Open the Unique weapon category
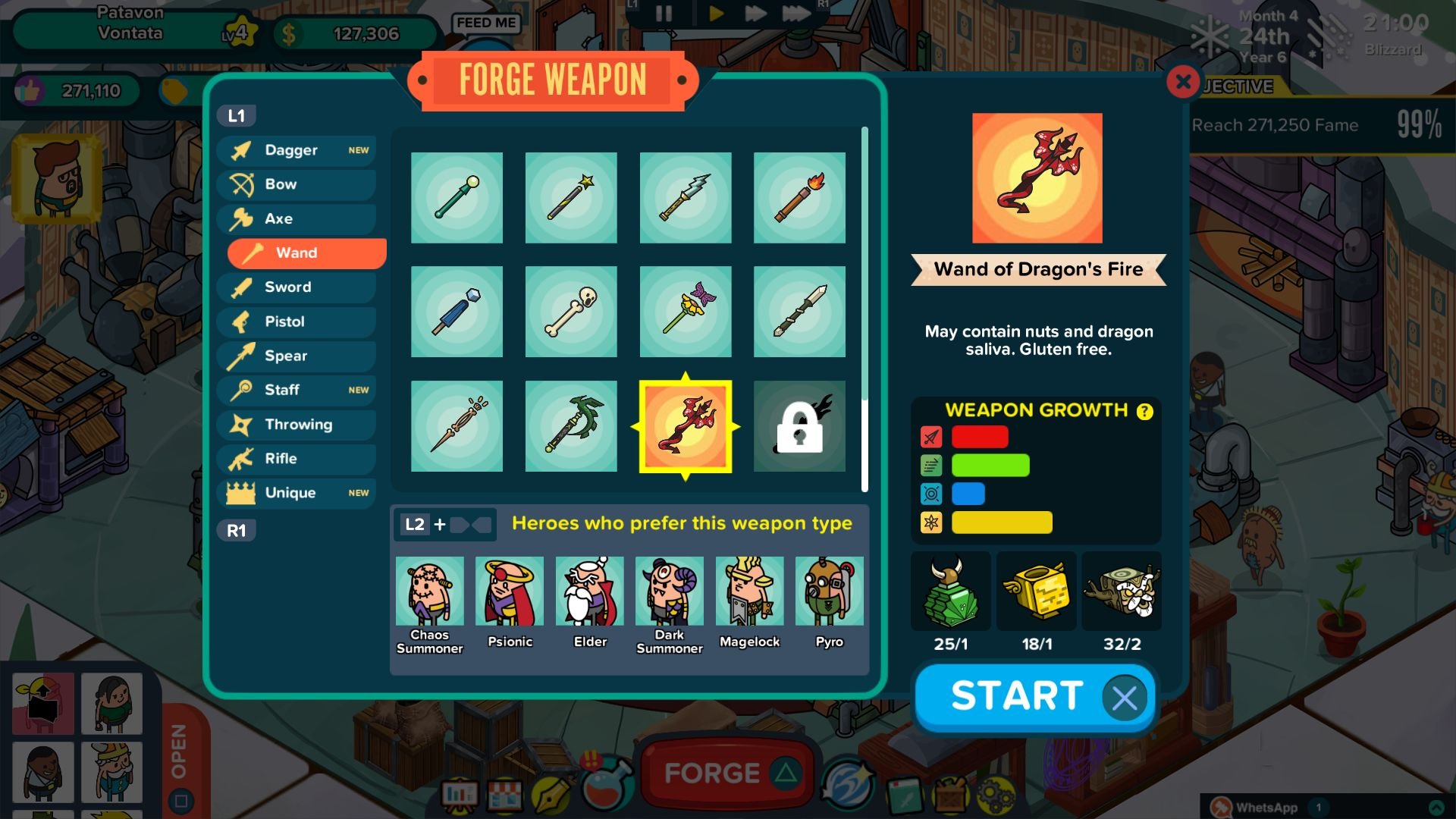1456x819 pixels. click(296, 492)
